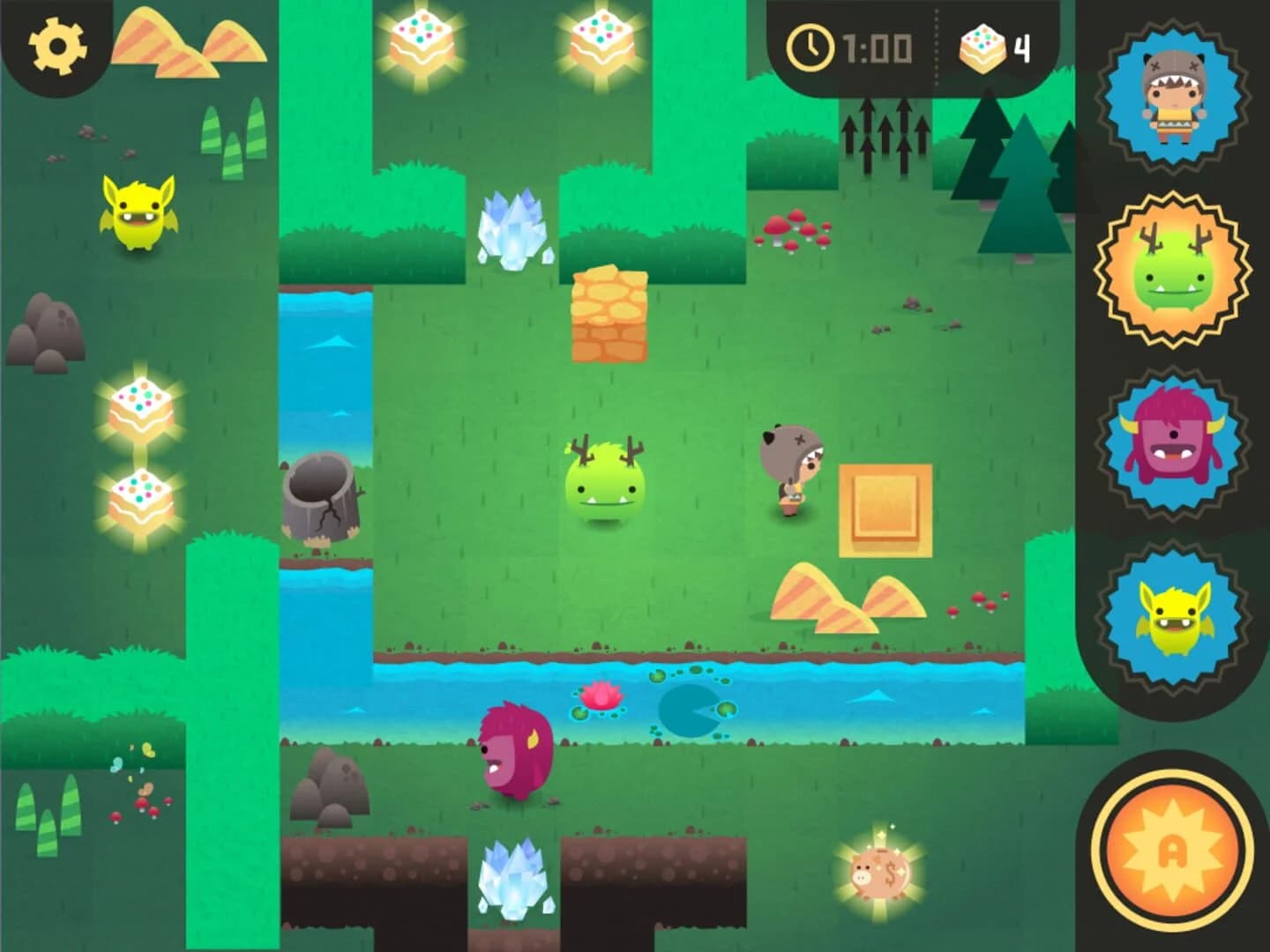Click the sandstone brick block
This screenshot has width=1270, height=952.
[x=609, y=313]
